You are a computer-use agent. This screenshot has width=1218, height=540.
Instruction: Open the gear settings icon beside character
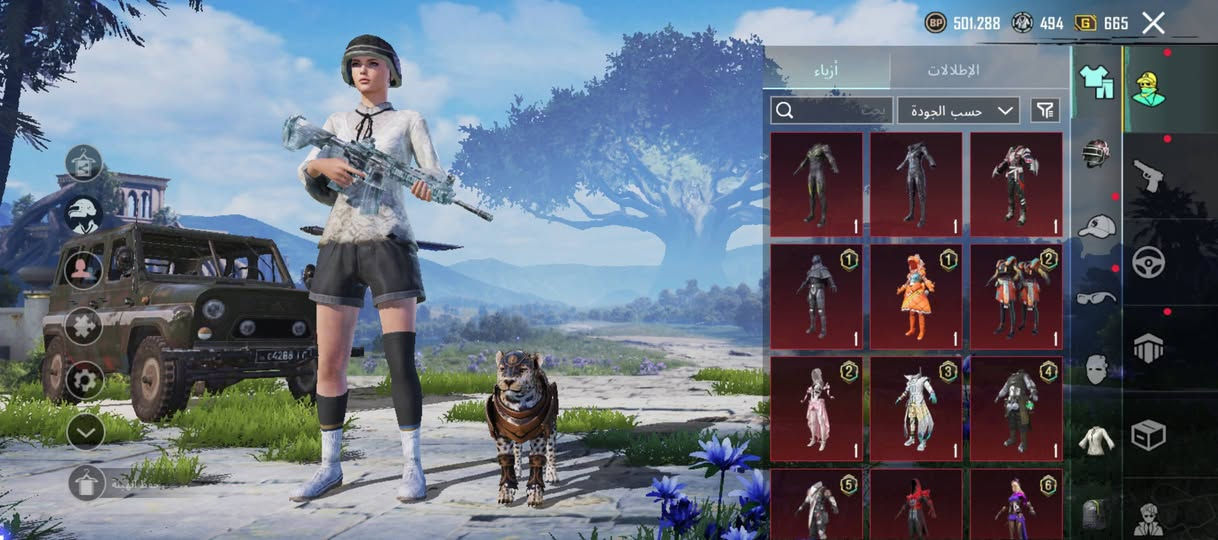click(x=85, y=379)
